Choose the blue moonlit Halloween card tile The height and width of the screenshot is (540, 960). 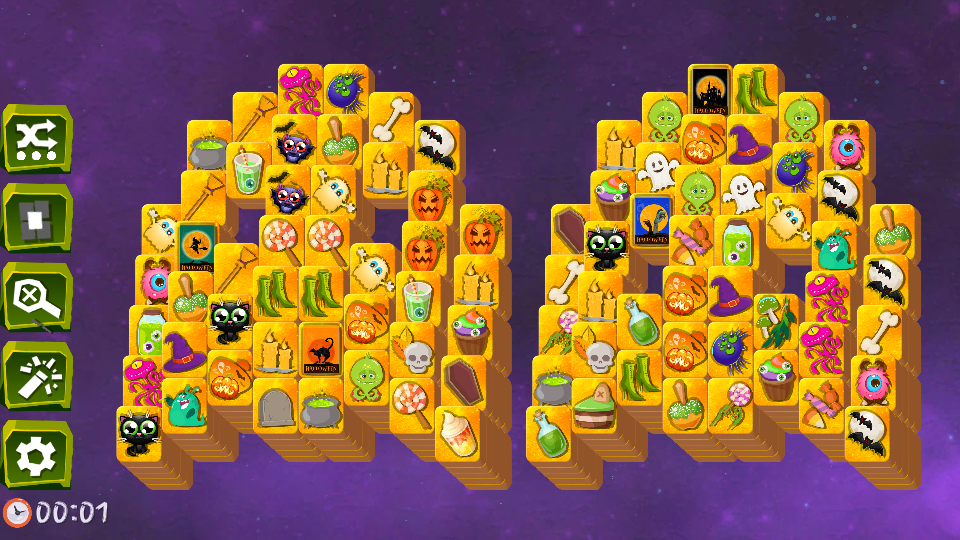(x=651, y=220)
